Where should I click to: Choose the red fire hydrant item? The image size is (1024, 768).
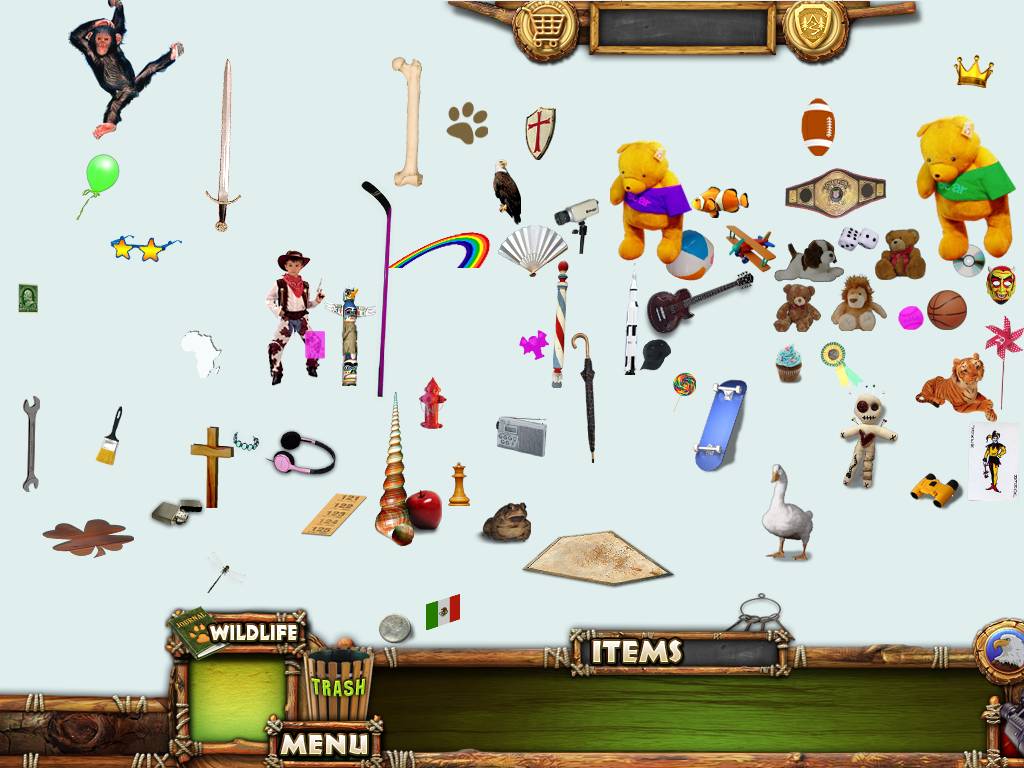coord(432,403)
